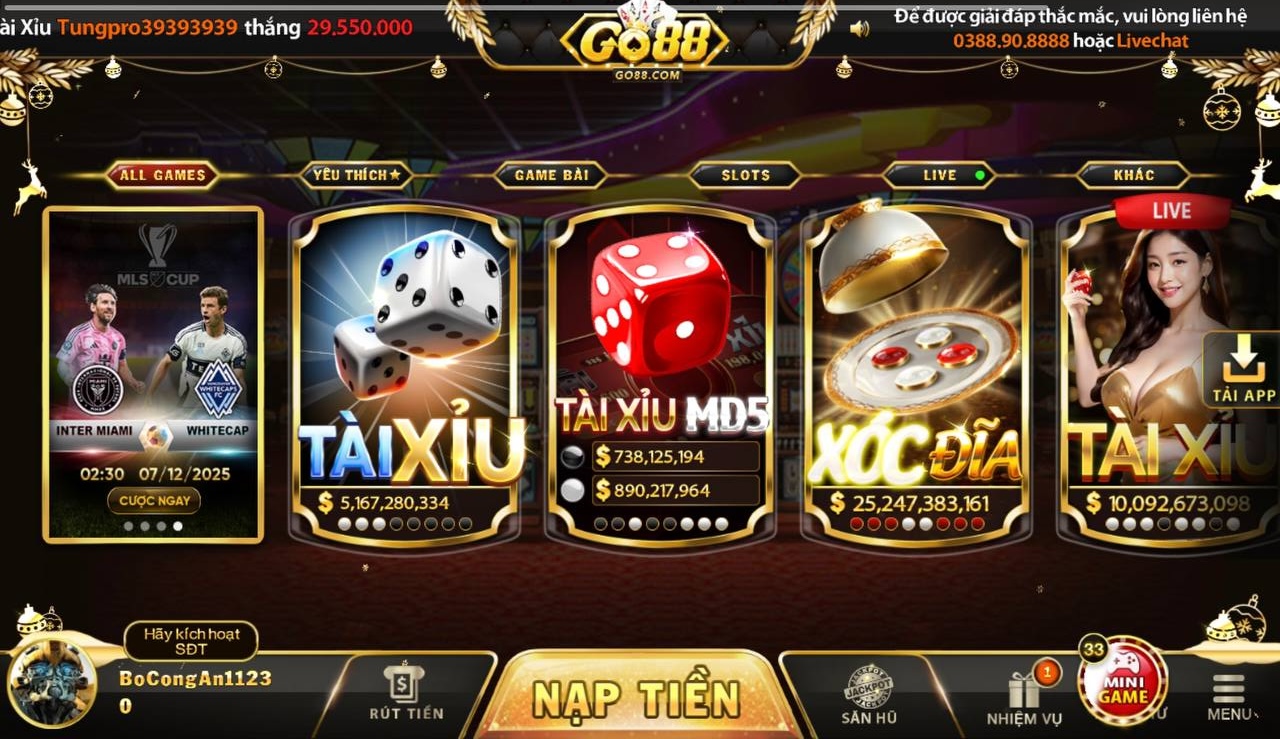Switch to the SLOTS tab
1280x739 pixels.
point(744,174)
